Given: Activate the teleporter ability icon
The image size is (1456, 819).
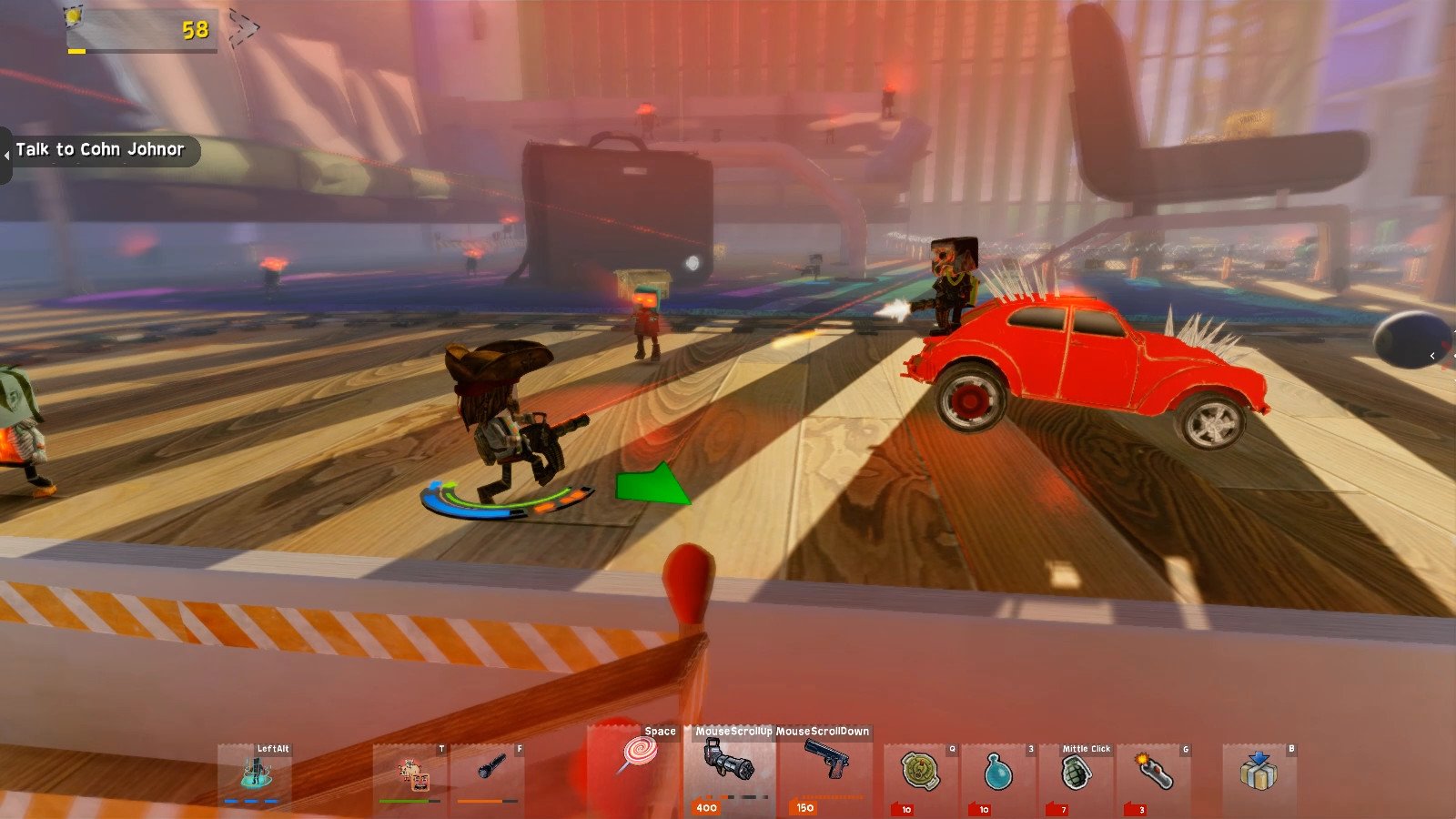Looking at the screenshot, I should (256, 773).
